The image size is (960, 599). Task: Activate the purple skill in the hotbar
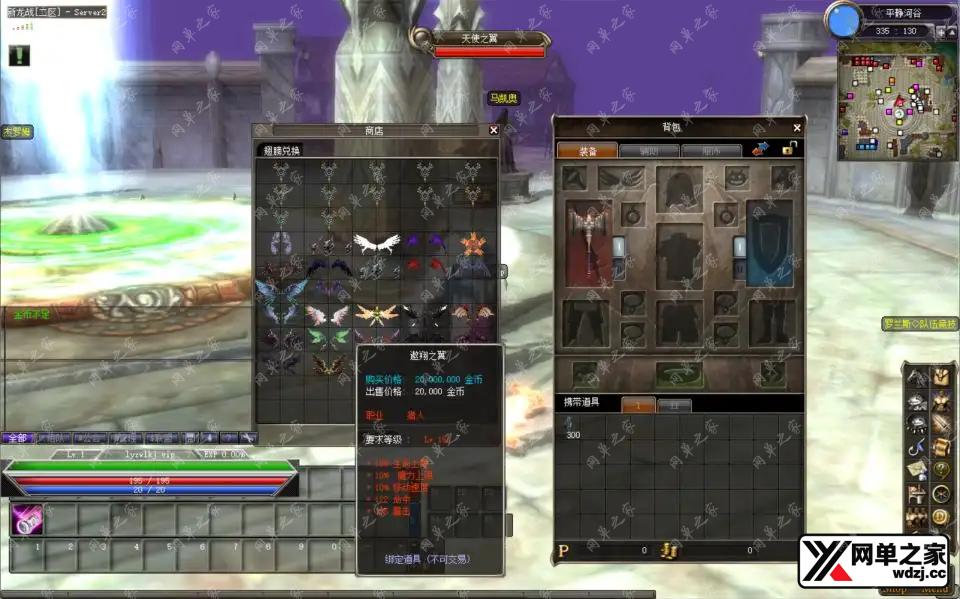(25, 520)
